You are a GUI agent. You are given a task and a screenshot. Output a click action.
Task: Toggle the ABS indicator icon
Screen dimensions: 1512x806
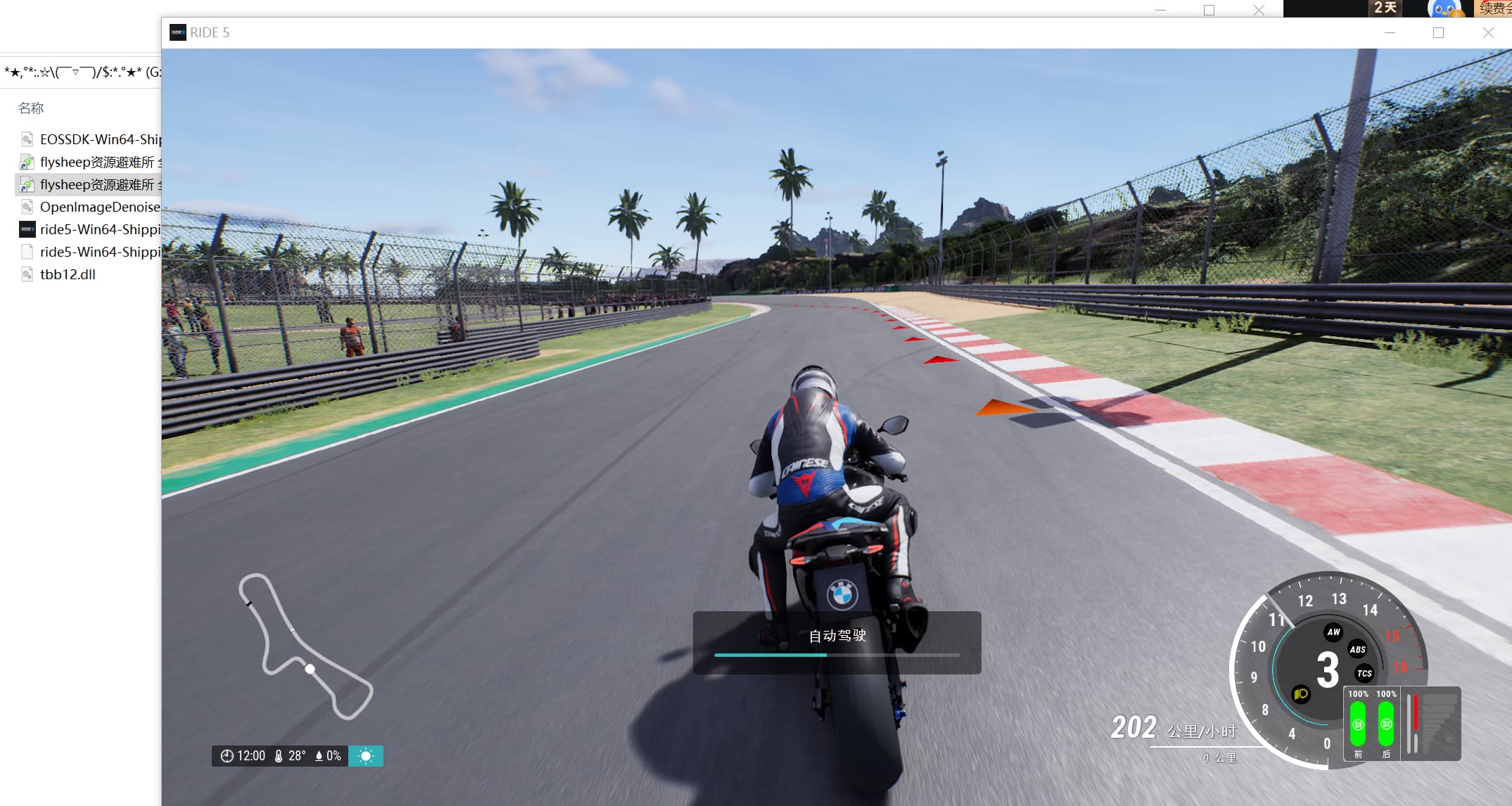(1357, 649)
